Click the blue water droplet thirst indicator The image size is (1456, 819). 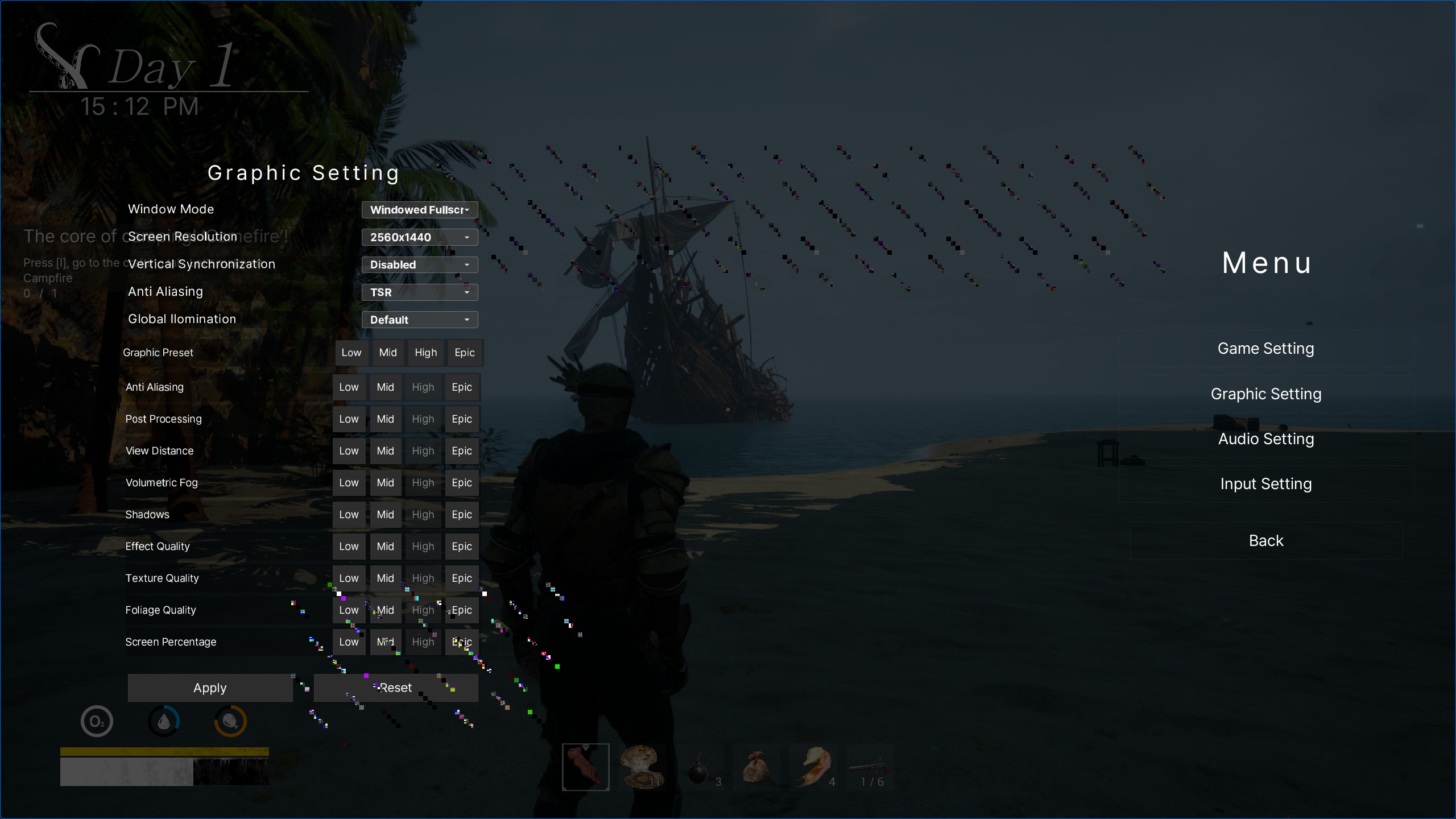click(164, 721)
